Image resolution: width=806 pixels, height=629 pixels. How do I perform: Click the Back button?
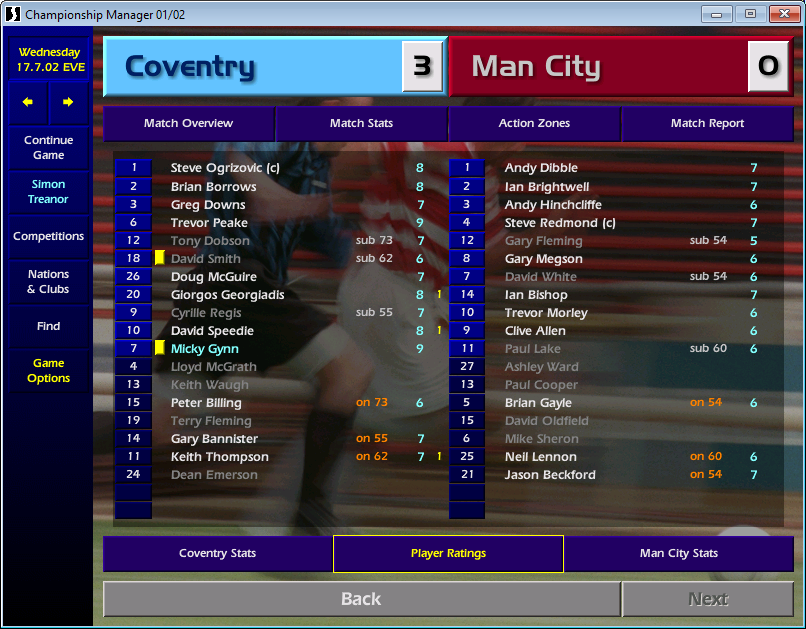point(361,599)
